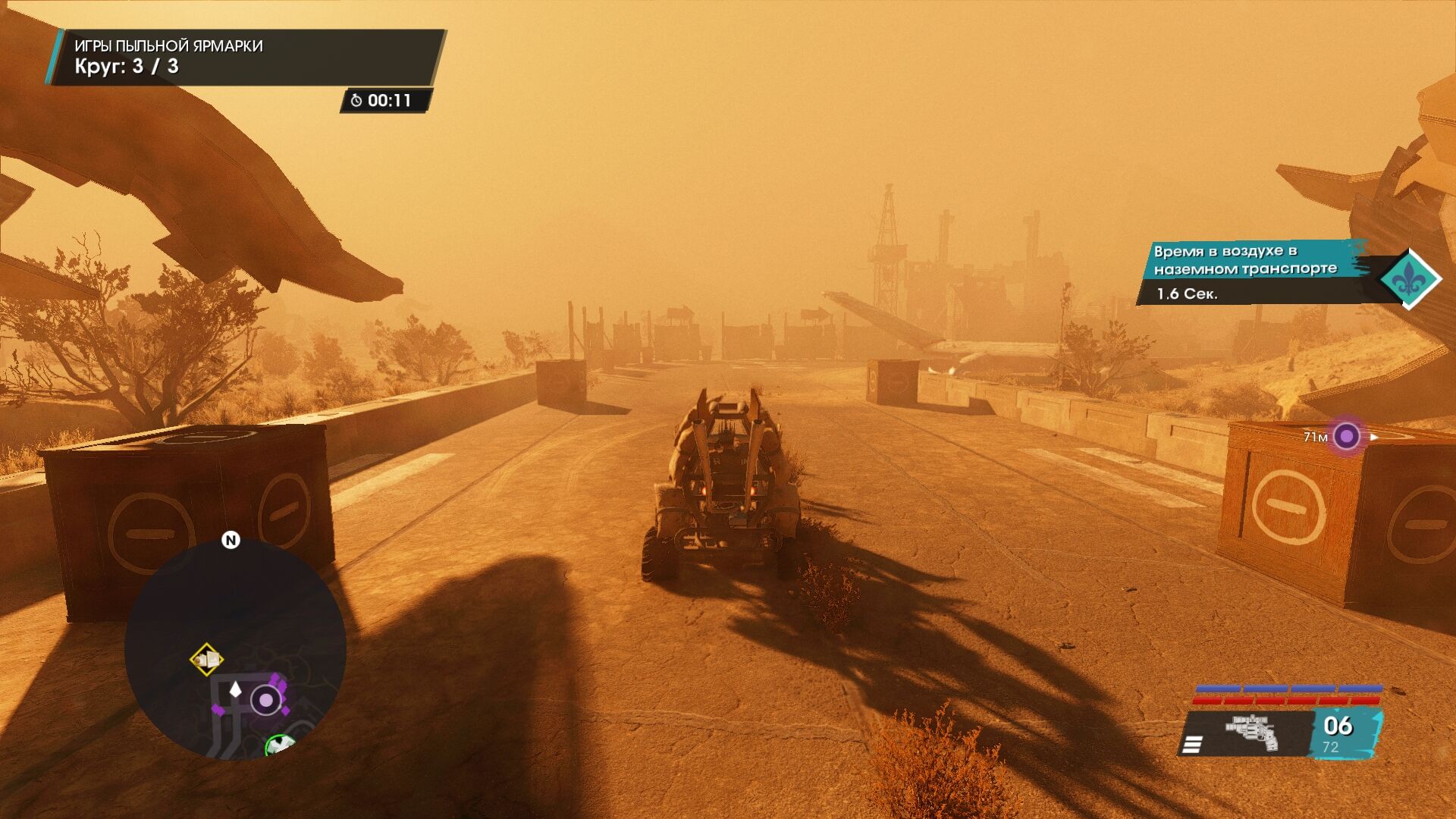This screenshot has width=1456, height=819.
Task: Select the revolver weapon icon
Action: [1252, 733]
